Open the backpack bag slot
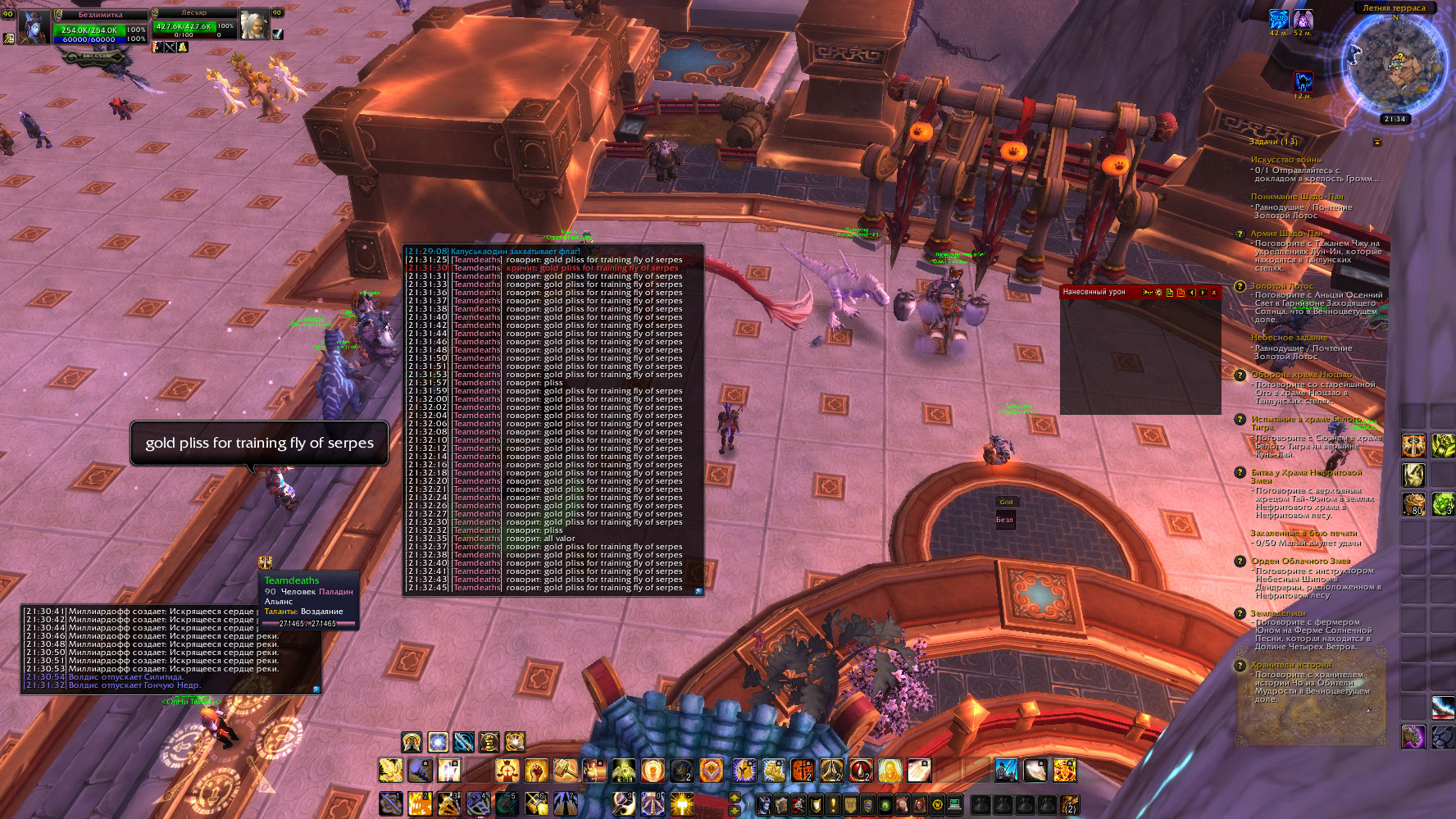Viewport: 1456px width, 819px height. pos(1069,804)
